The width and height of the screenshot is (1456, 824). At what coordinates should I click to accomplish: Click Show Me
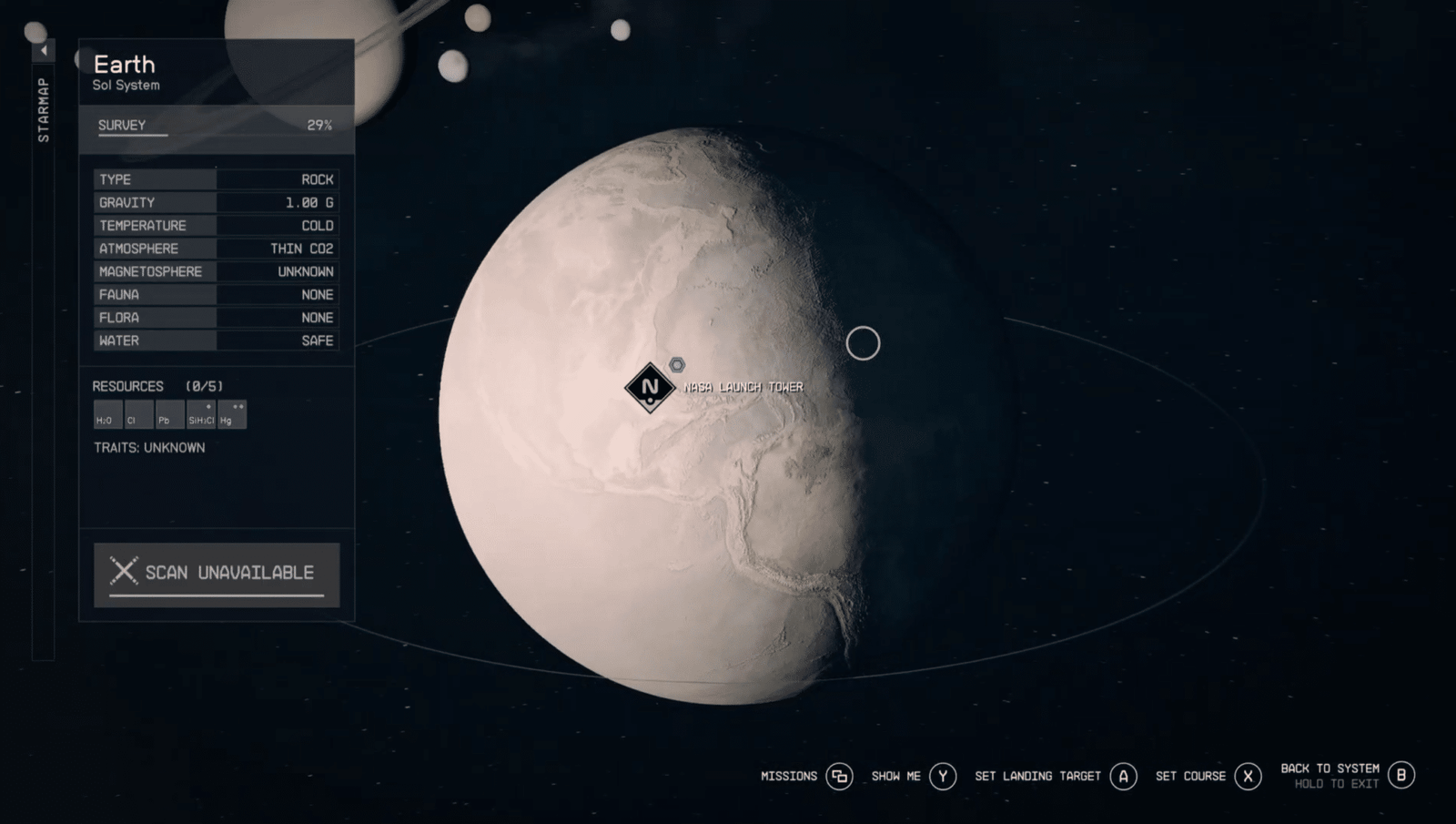click(x=895, y=776)
